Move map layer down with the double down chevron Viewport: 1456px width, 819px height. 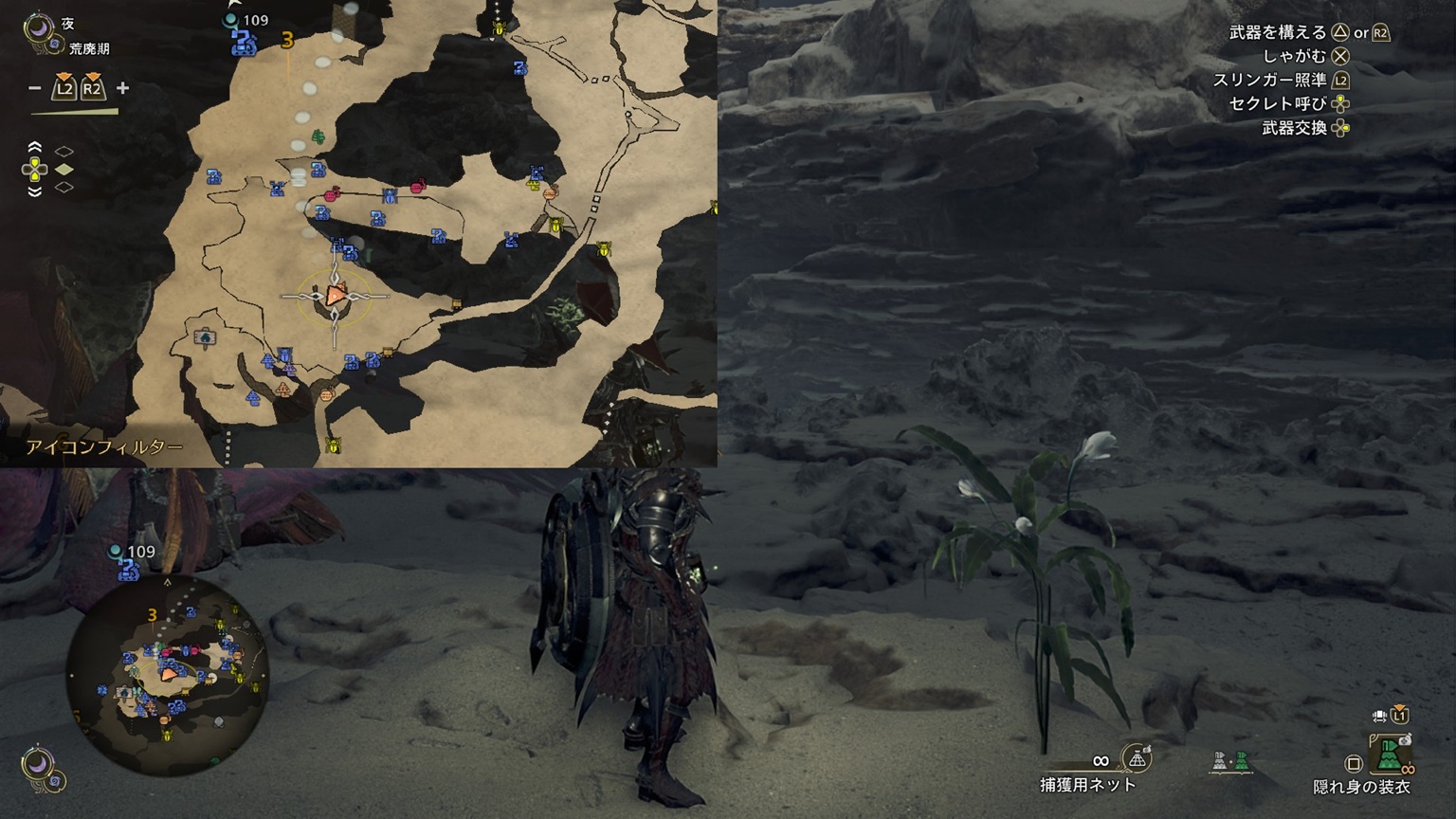35,191
